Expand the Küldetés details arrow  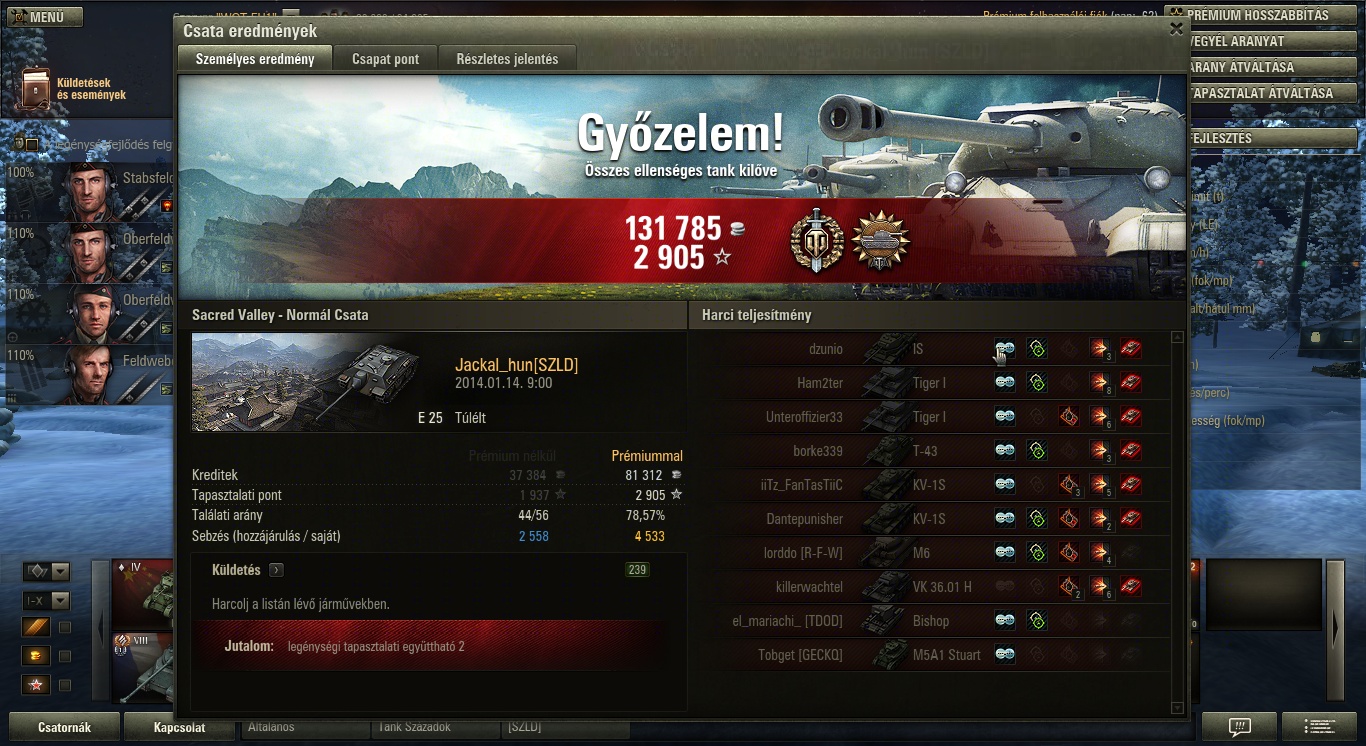pyautogui.click(x=276, y=570)
